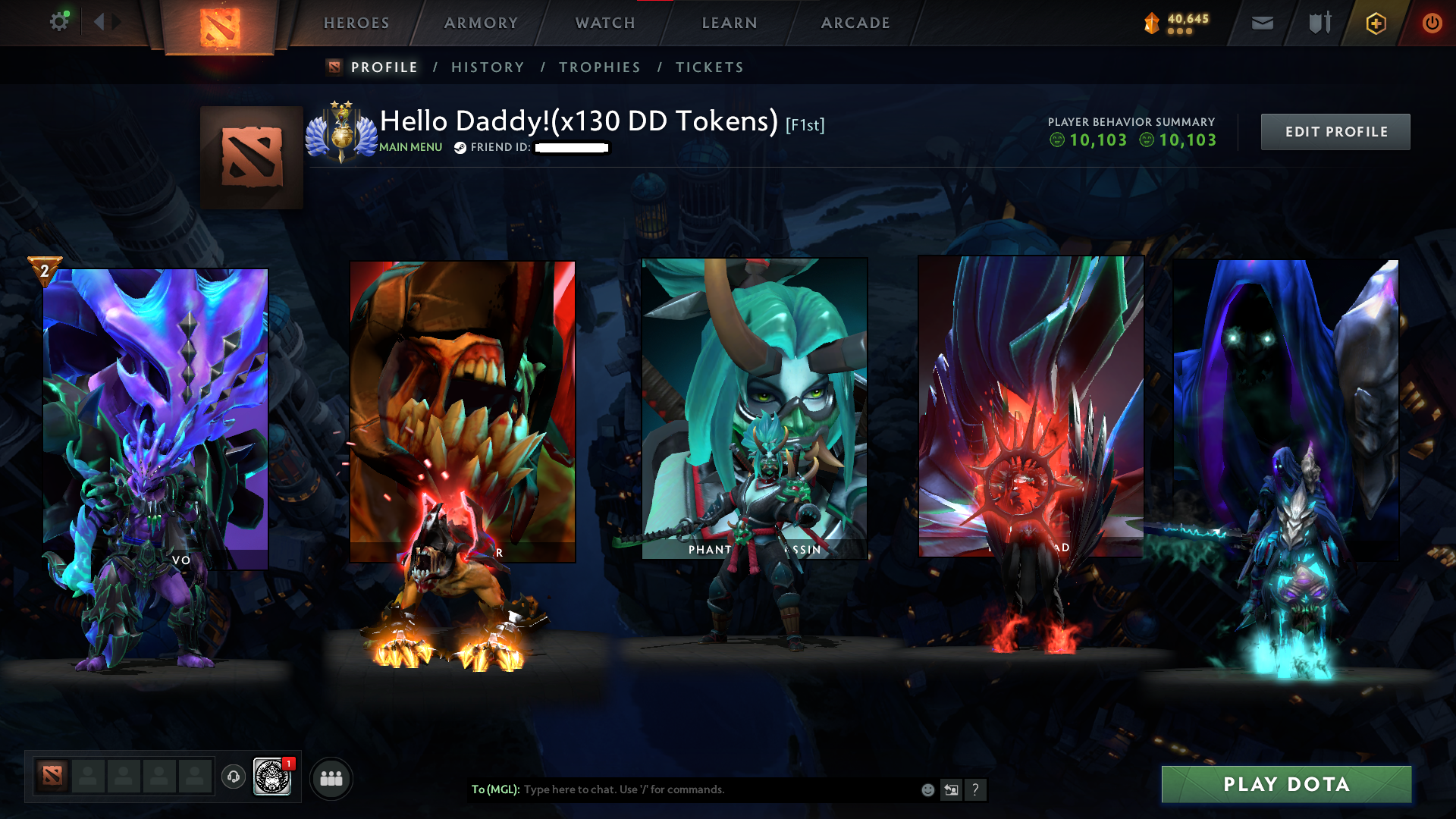
Task: Click the orange power button icon
Action: pyautogui.click(x=1432, y=23)
